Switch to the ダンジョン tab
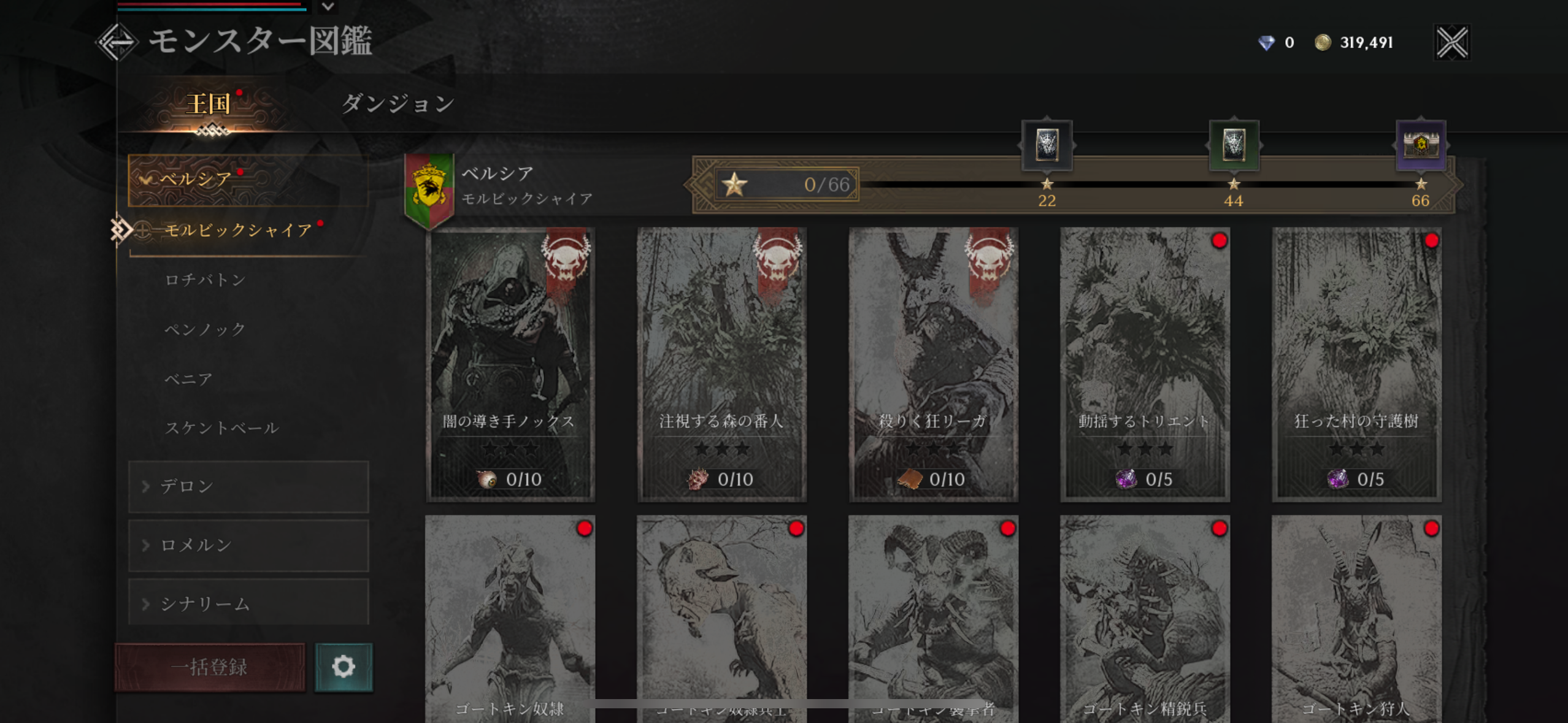Viewport: 1568px width, 723px height. tap(398, 103)
